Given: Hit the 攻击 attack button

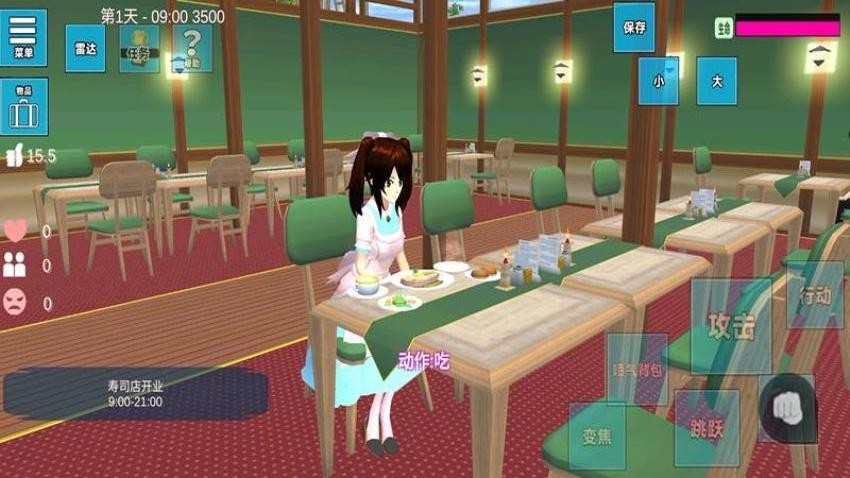Looking at the screenshot, I should pos(731,326).
